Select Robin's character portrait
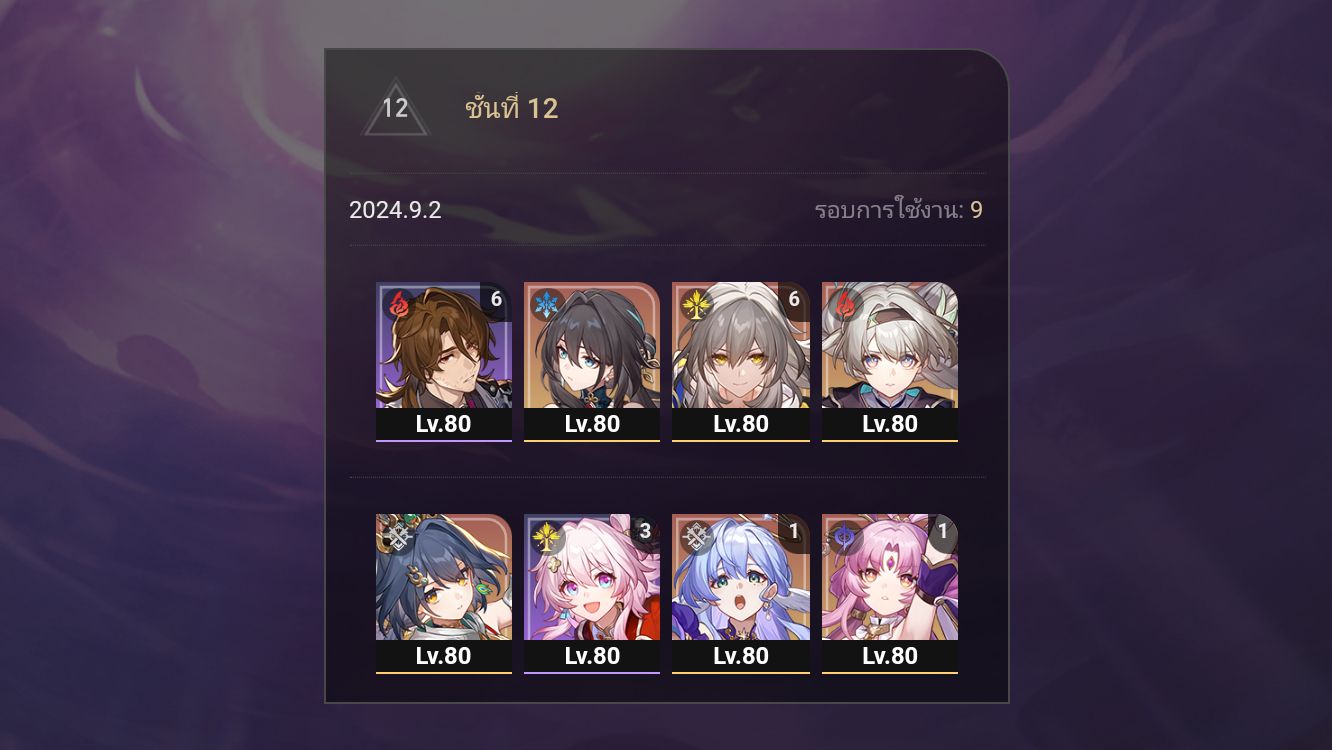This screenshot has width=1332, height=750. pyautogui.click(x=741, y=580)
